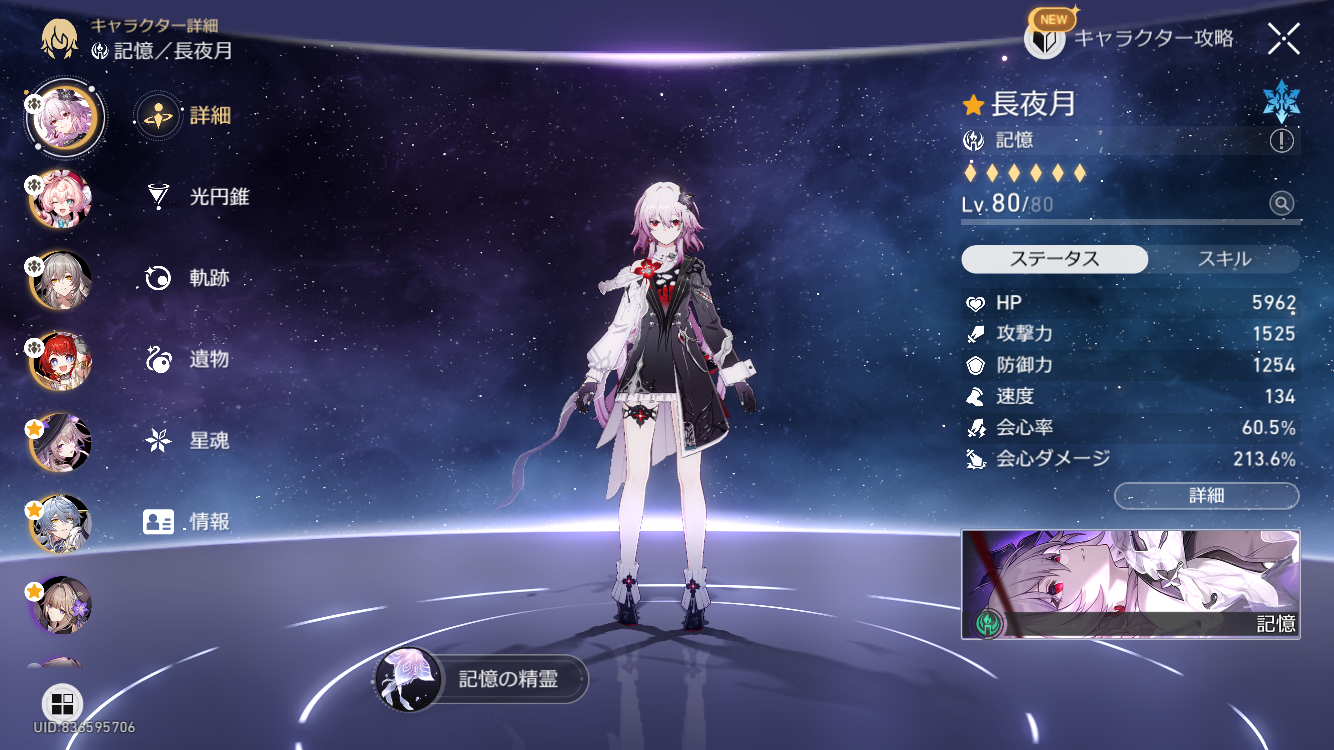Switch to the スキル tab
This screenshot has height=750, width=1334.
pos(1224,259)
